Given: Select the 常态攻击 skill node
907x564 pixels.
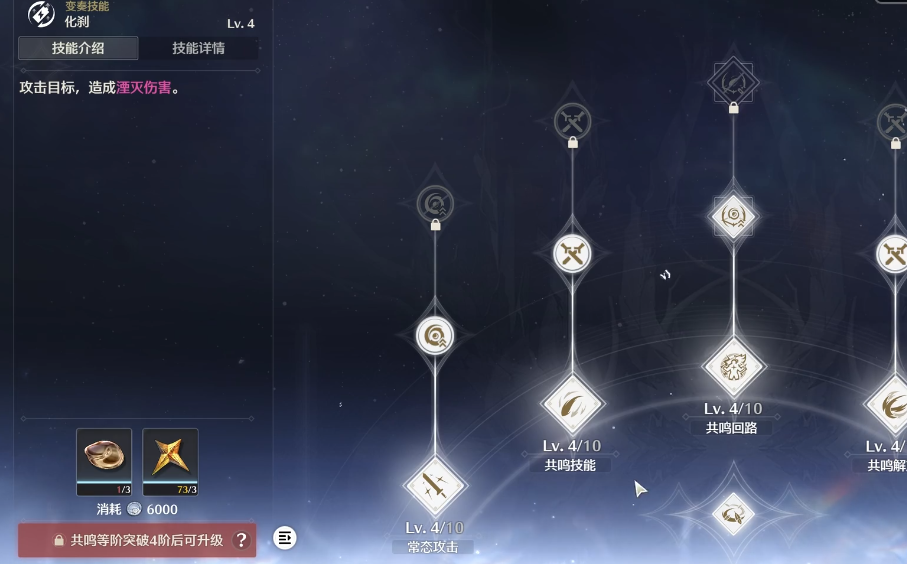Looking at the screenshot, I should tap(435, 486).
